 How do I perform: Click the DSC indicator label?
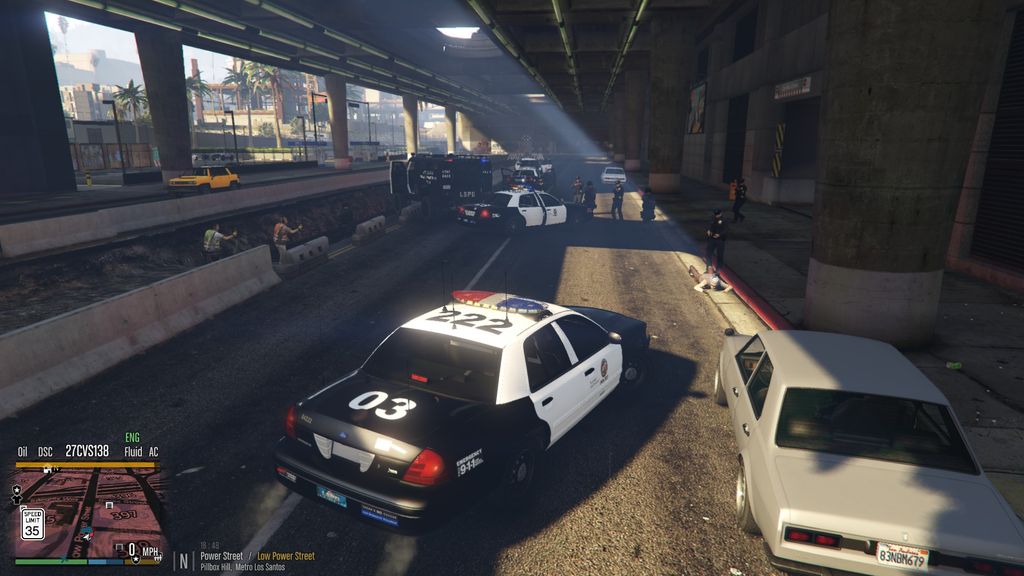[x=46, y=452]
